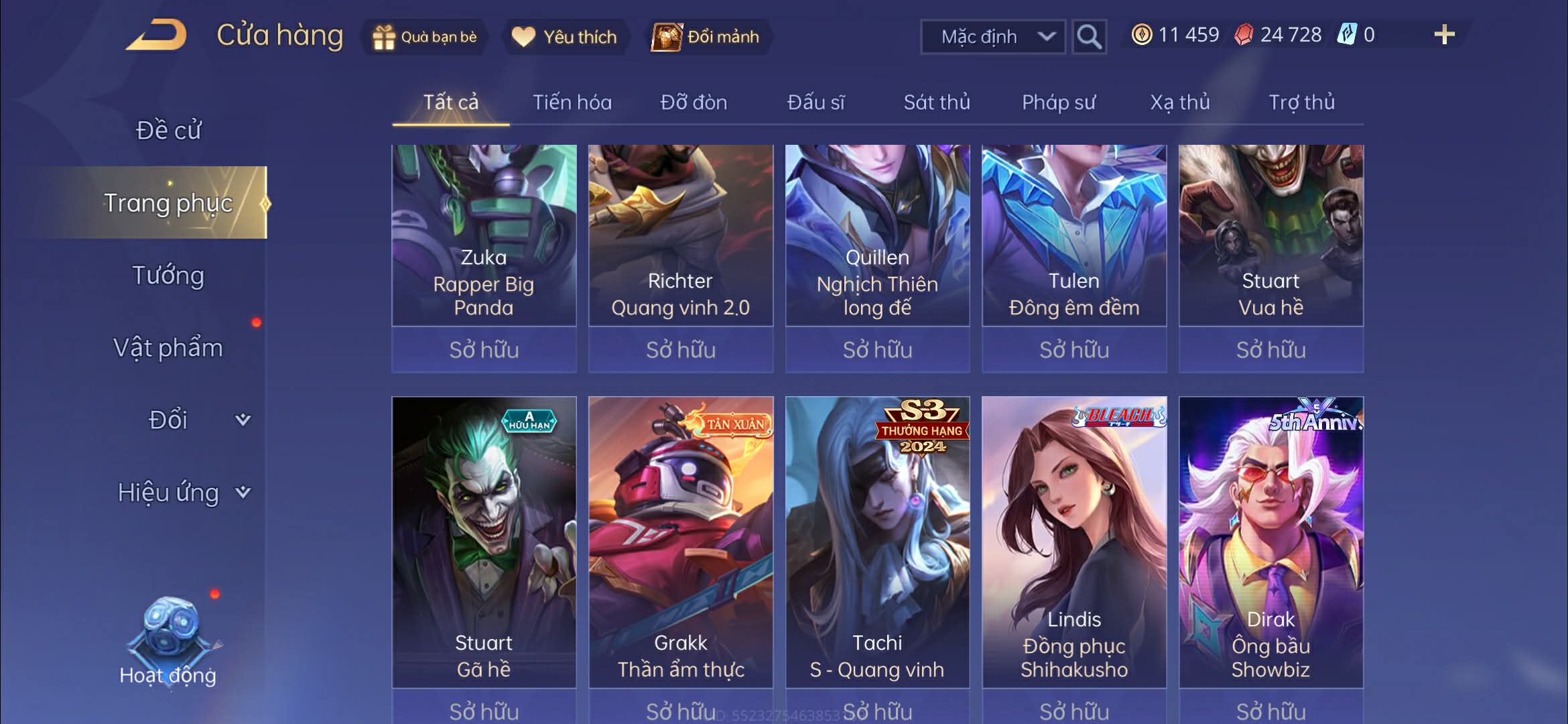Switch to the Tiến hóa tab
Viewport: 1568px width, 724px height.
(x=572, y=103)
